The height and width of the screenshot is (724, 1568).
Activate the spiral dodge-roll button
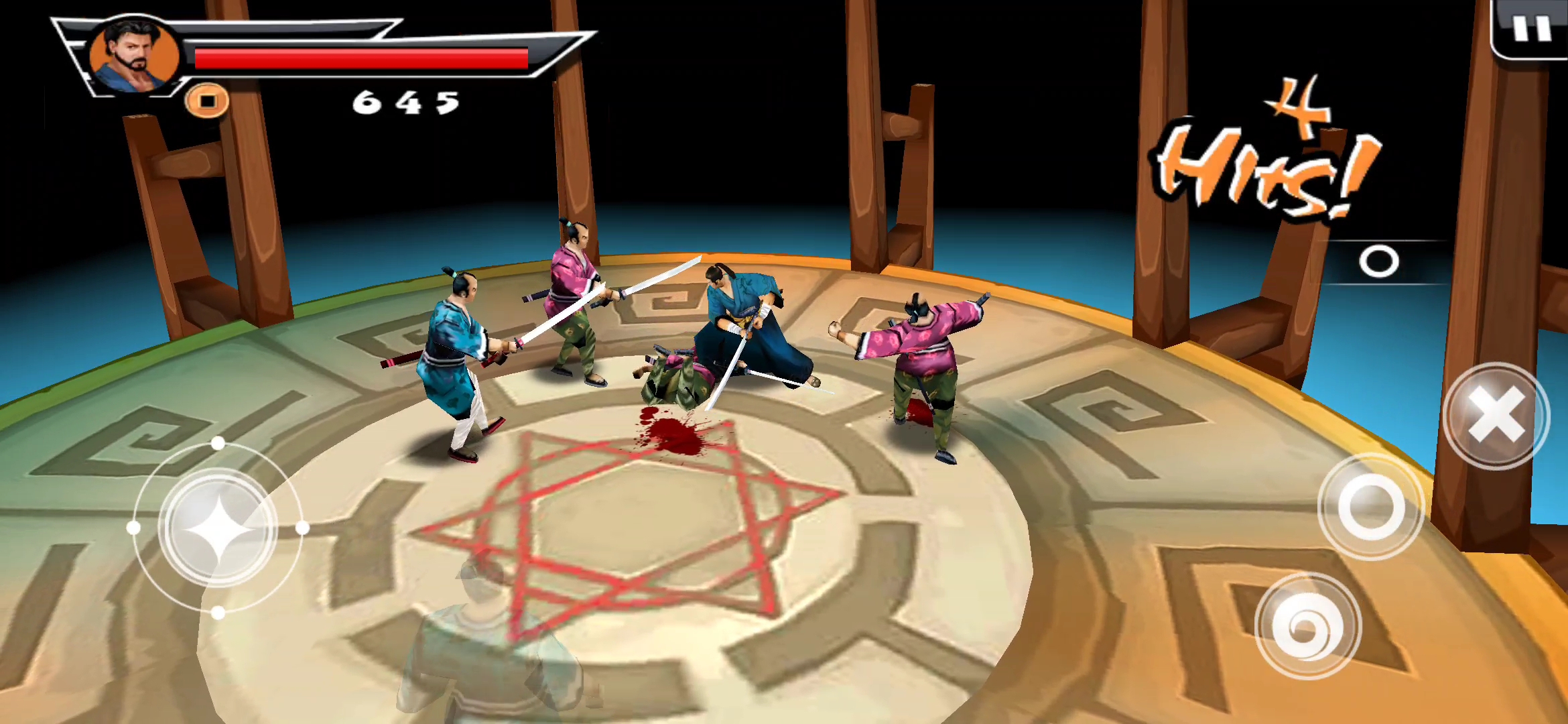click(1307, 626)
